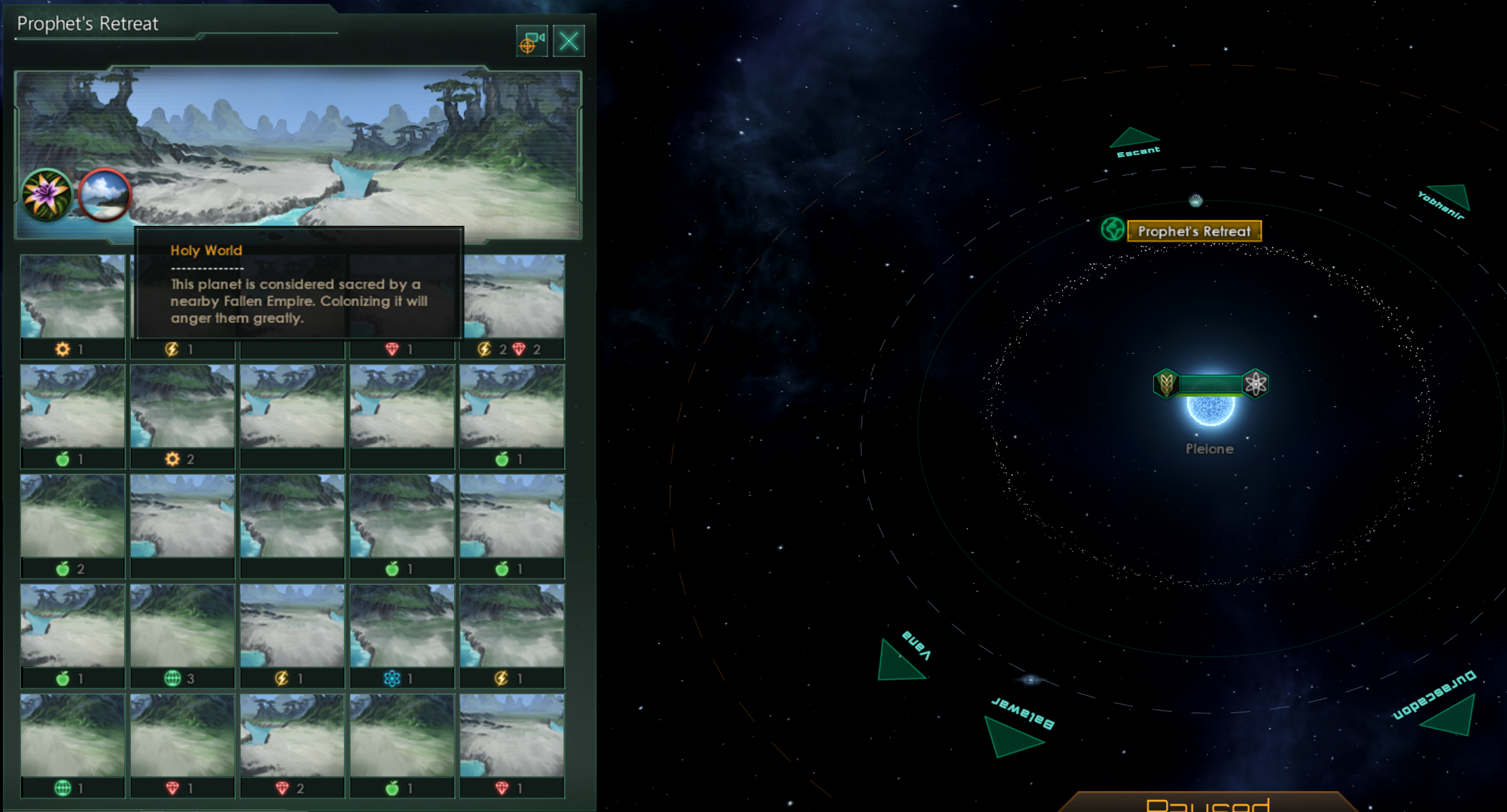Focus the camera on the planet
Viewport: 1507px width, 812px height.
(x=531, y=41)
